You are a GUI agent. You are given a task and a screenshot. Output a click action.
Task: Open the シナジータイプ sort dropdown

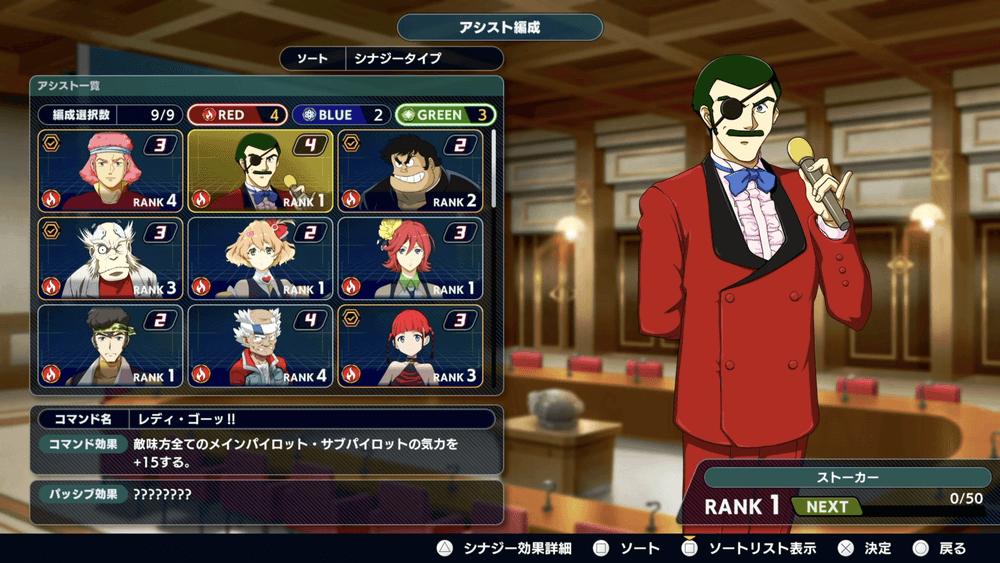pos(422,59)
